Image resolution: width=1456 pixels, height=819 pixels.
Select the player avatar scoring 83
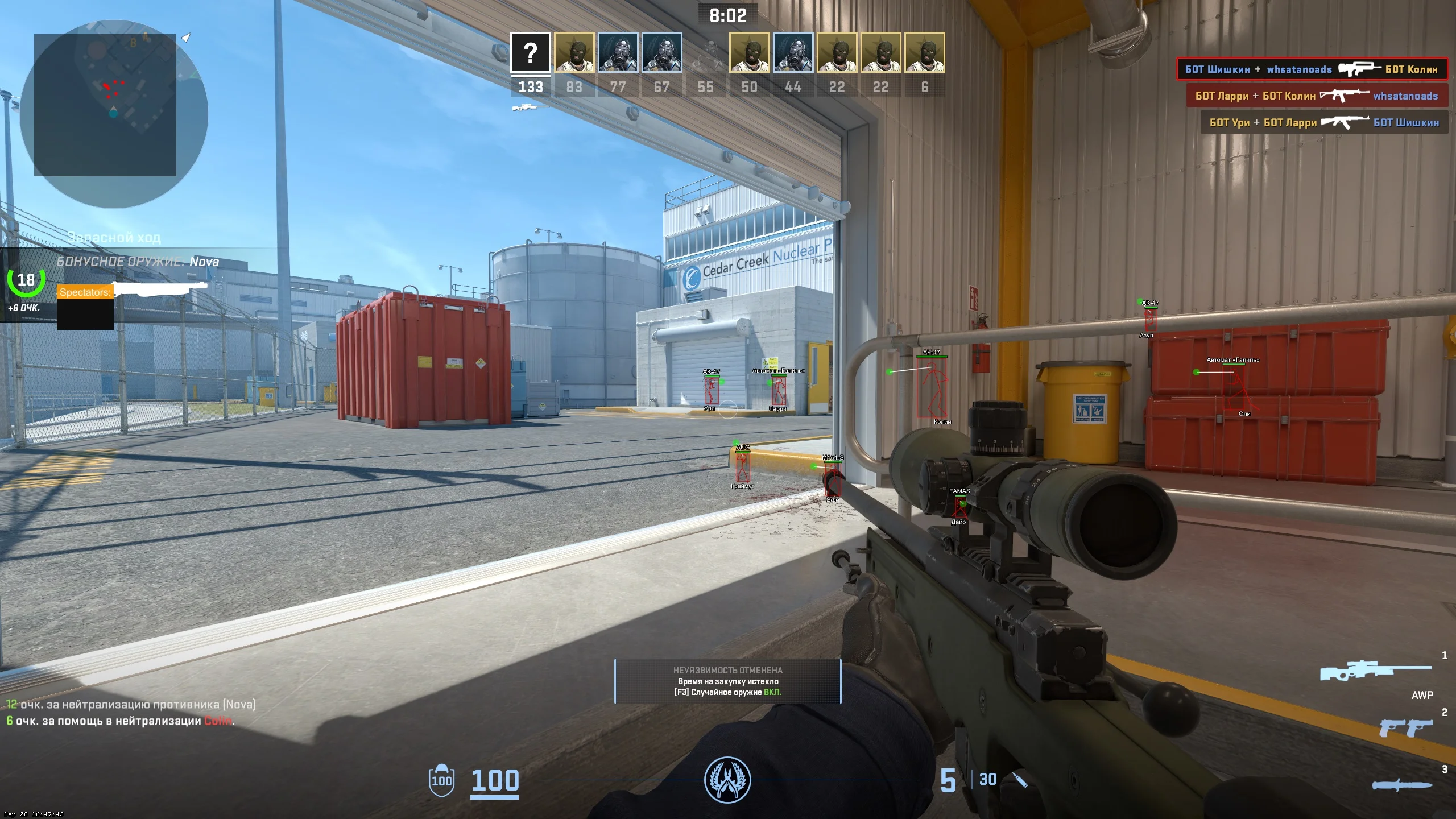[574, 53]
